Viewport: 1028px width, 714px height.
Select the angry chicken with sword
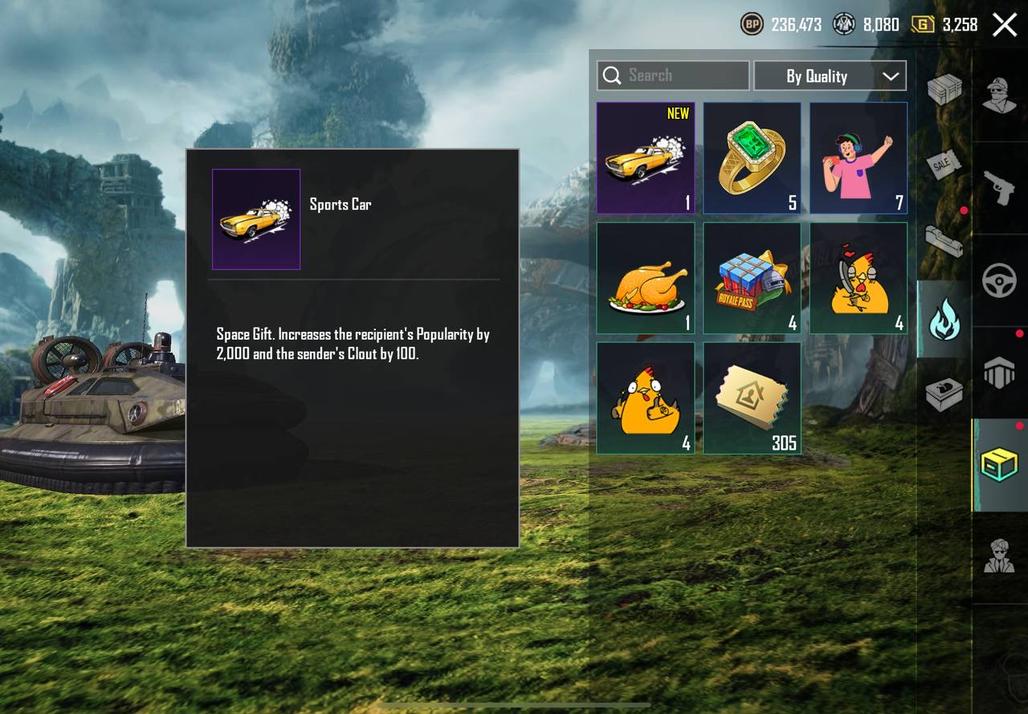coord(859,278)
